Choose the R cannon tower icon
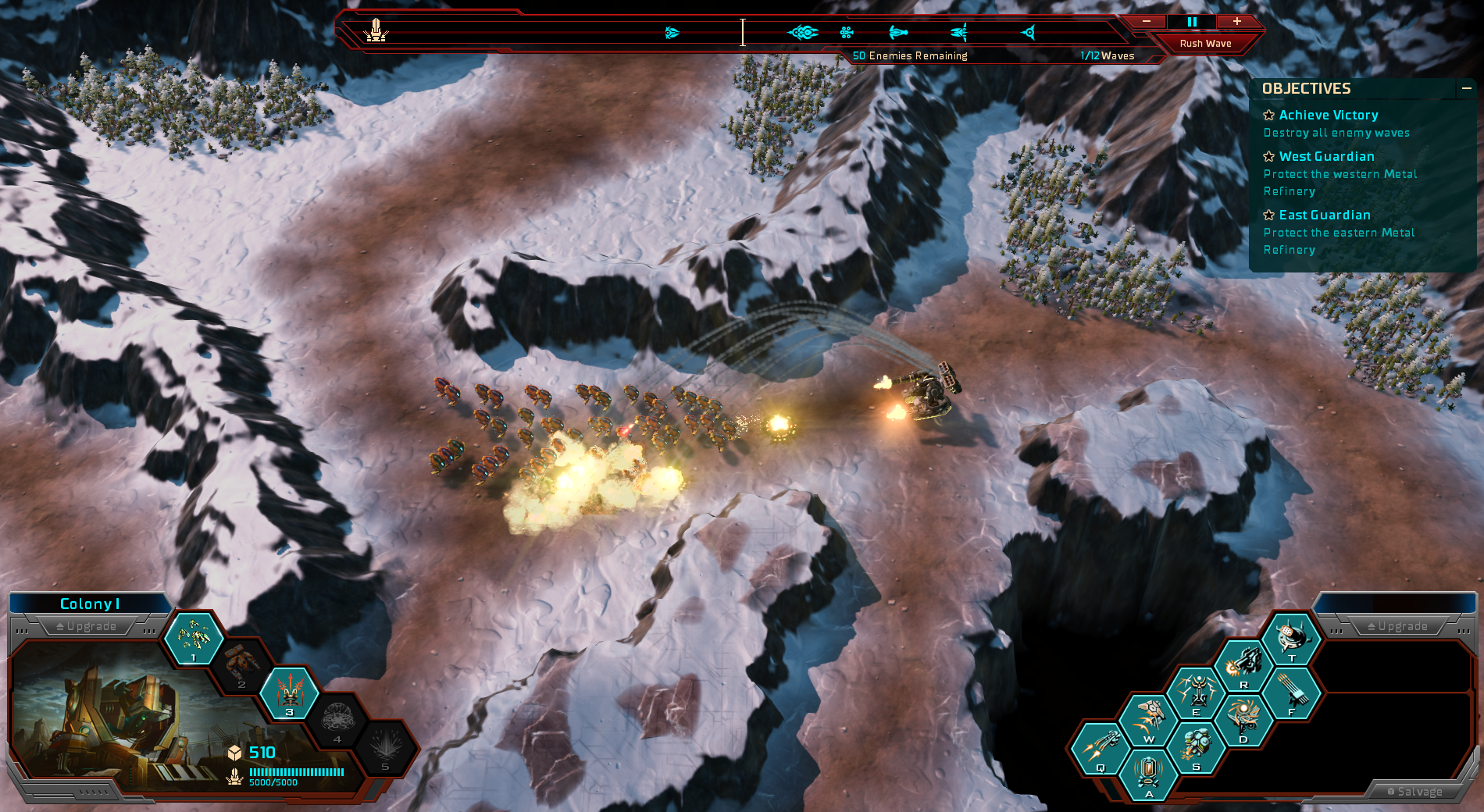Screen dimensions: 1484x812 pos(1243,665)
